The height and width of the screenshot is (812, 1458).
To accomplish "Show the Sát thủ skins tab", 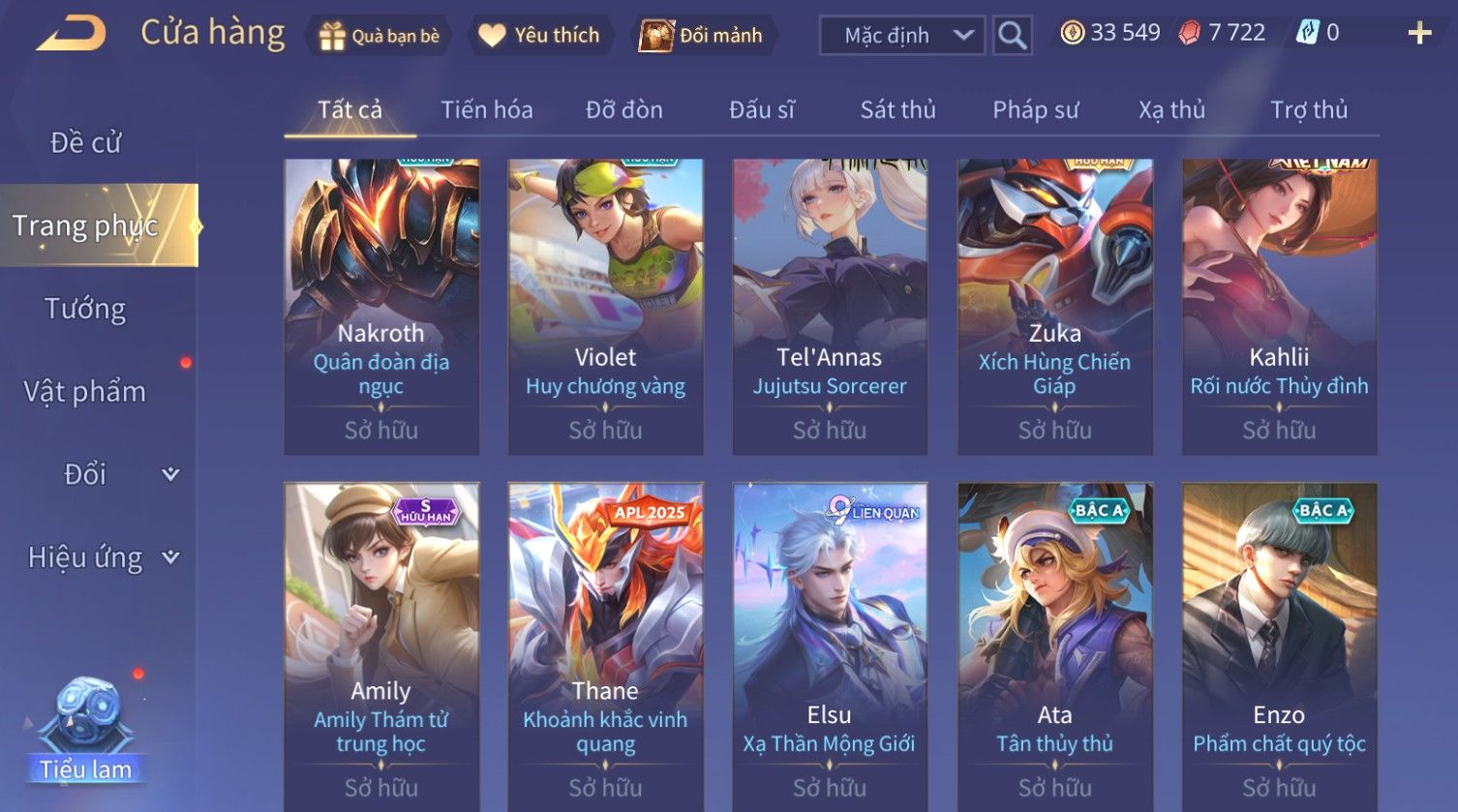I will point(897,109).
